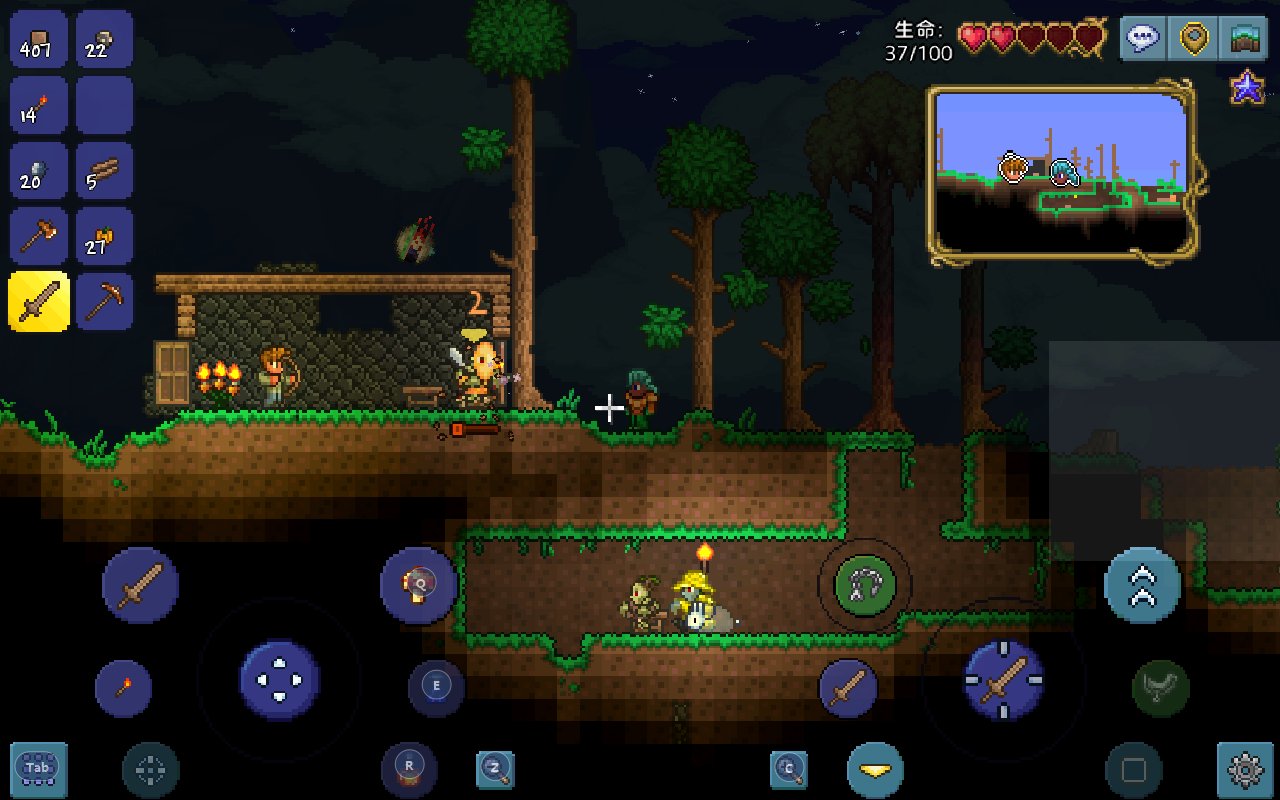Open the world map pin button
Screen dimensions: 1280x800
click(x=1193, y=38)
